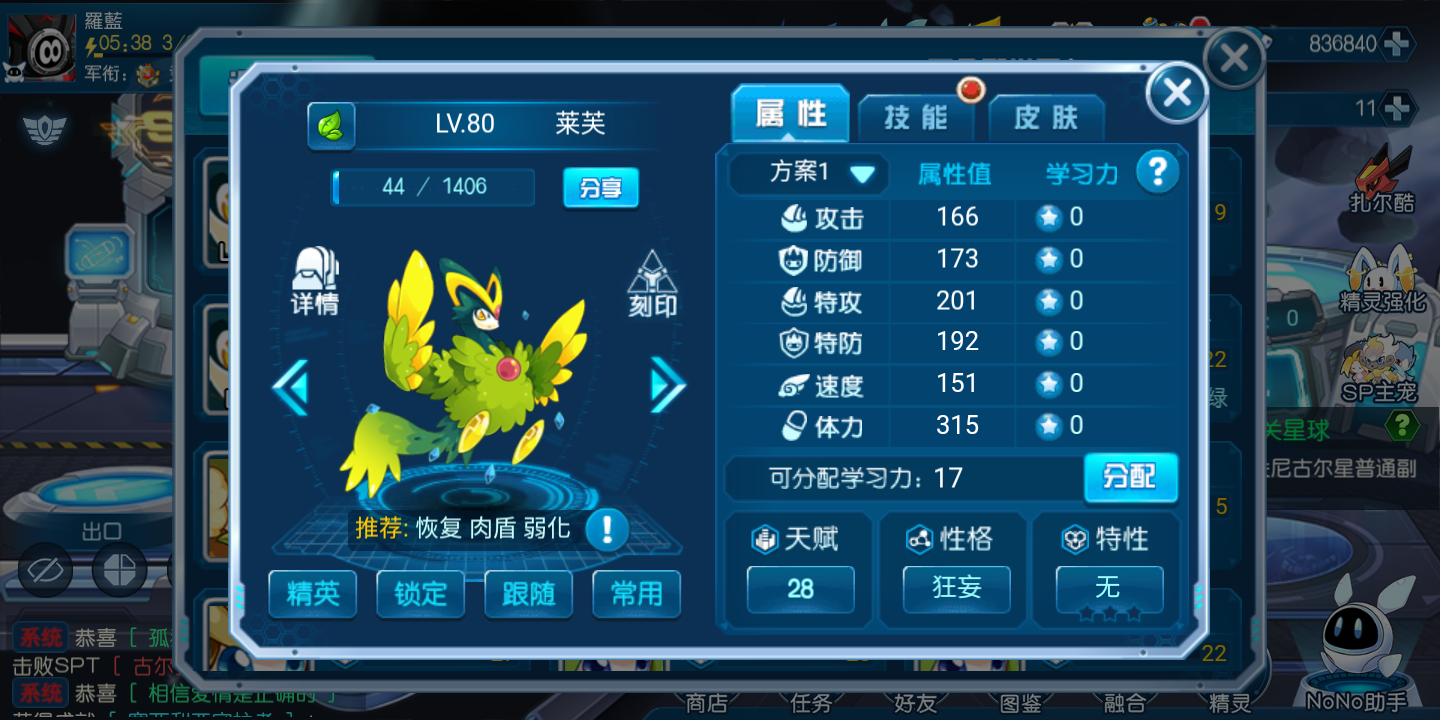Click the recommendation exclamation info icon
Screen dimensions: 1440x720
point(606,528)
